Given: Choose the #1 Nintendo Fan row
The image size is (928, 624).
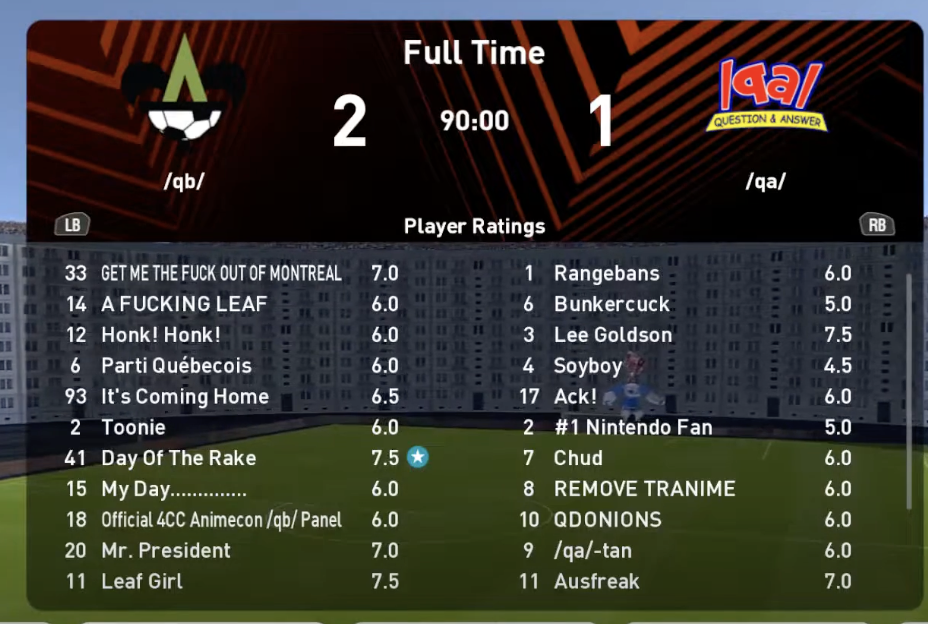Looking at the screenshot, I should tap(632, 427).
